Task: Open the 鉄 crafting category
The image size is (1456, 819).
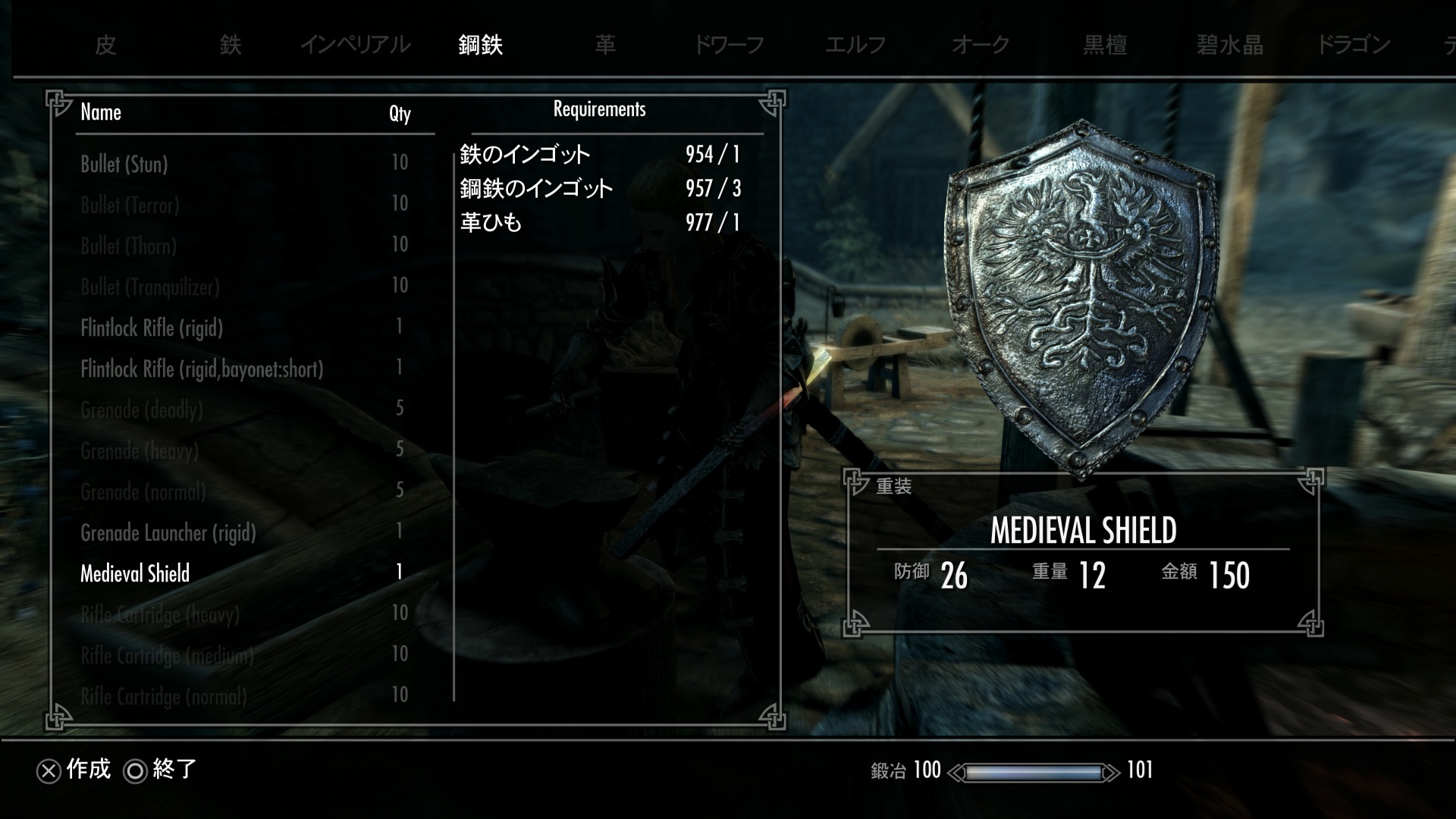Action: 231,45
